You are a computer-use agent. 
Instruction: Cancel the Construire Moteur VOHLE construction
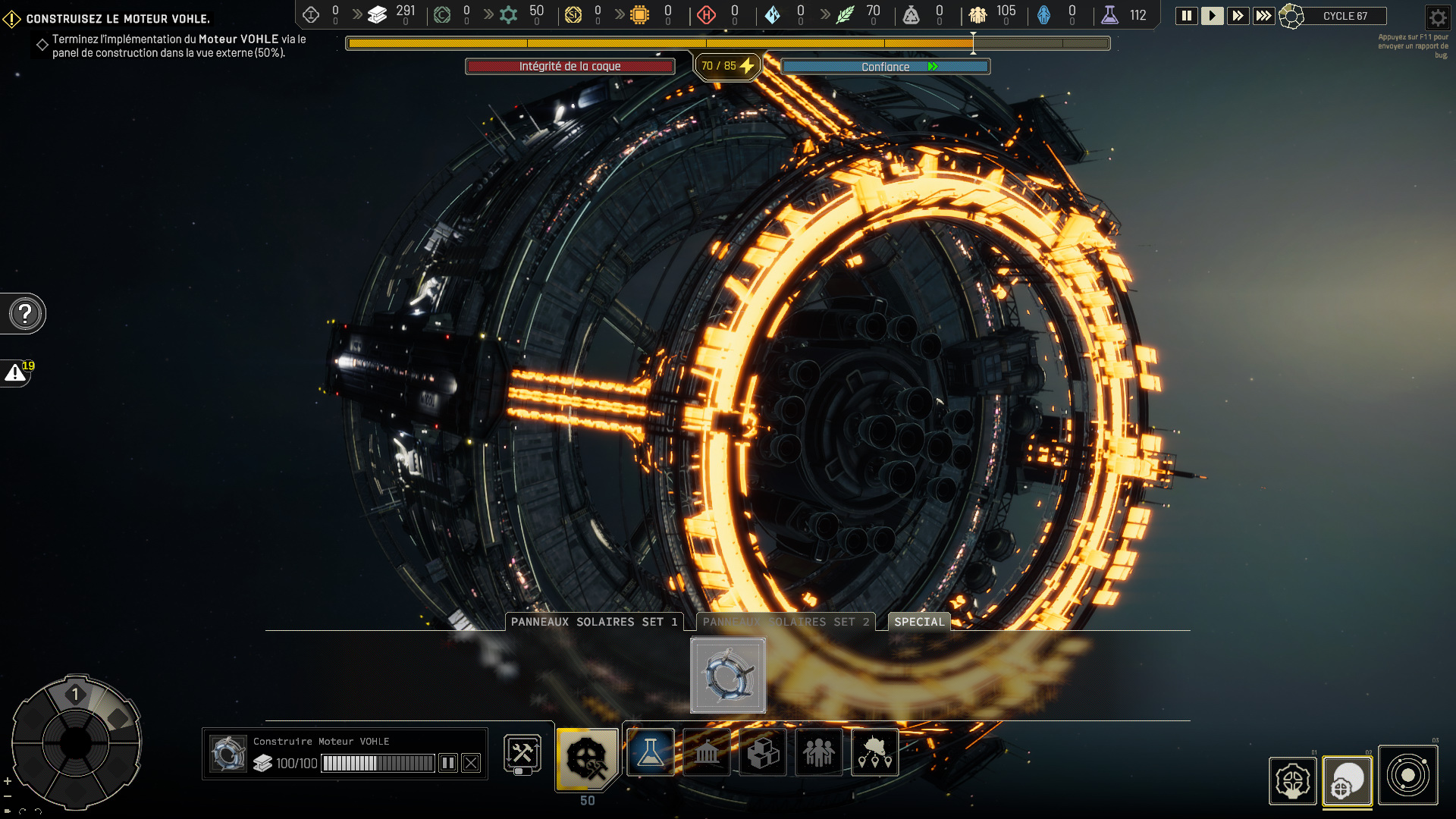pos(471,763)
